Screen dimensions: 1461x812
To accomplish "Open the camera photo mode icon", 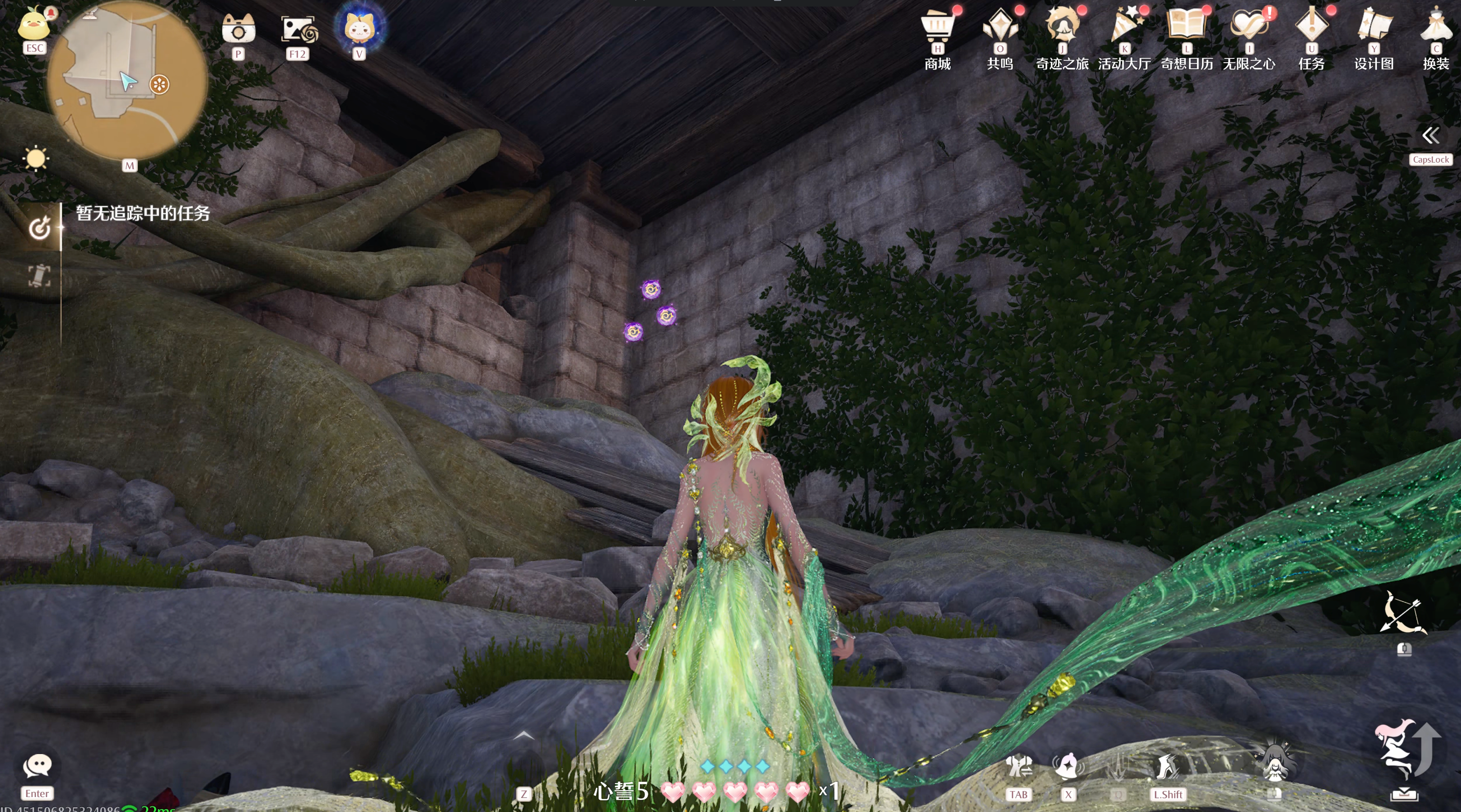I will pyautogui.click(x=238, y=29).
